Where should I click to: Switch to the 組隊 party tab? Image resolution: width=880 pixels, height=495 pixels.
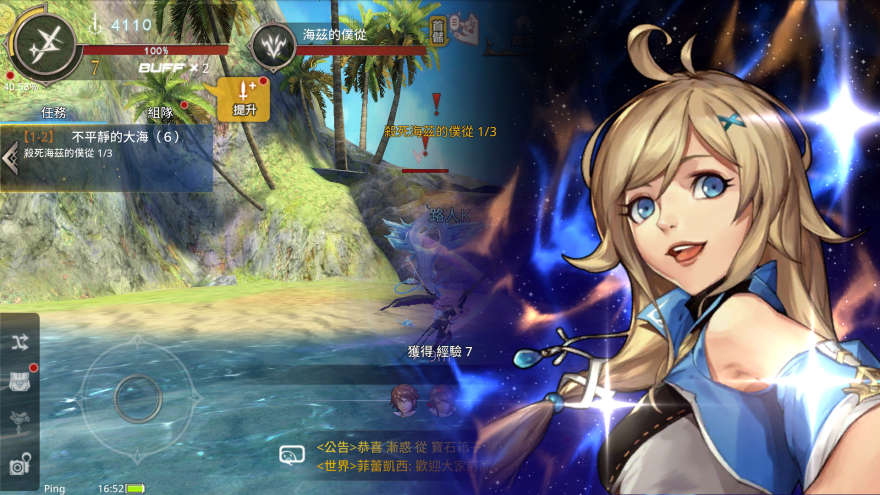click(x=160, y=112)
